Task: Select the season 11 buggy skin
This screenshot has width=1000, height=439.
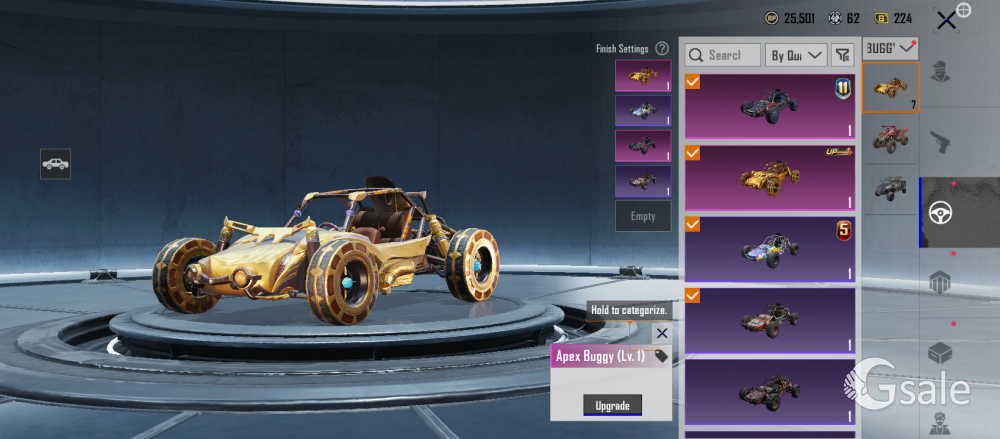Action: [x=769, y=105]
